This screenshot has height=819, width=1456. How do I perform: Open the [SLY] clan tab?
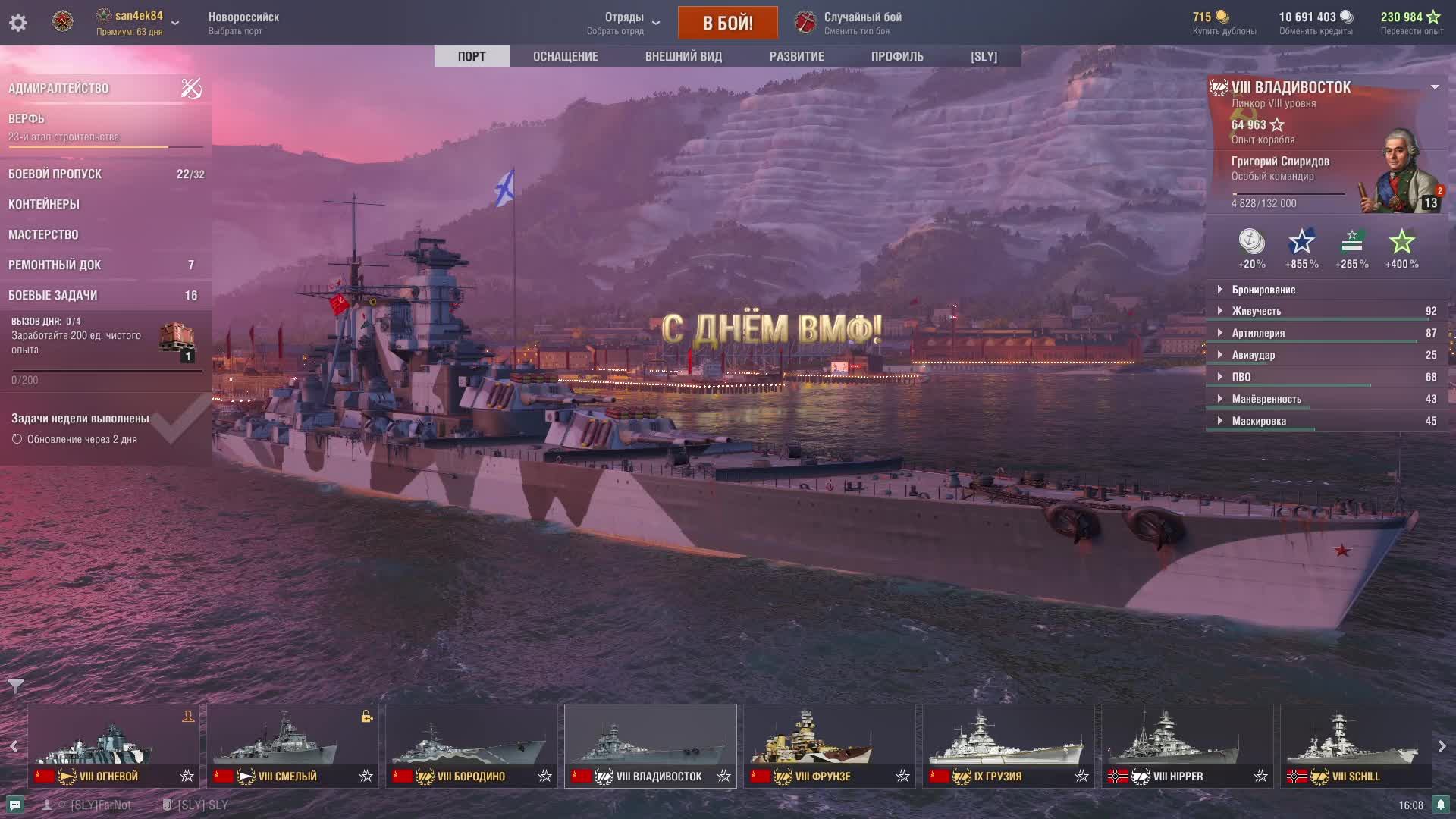point(984,56)
